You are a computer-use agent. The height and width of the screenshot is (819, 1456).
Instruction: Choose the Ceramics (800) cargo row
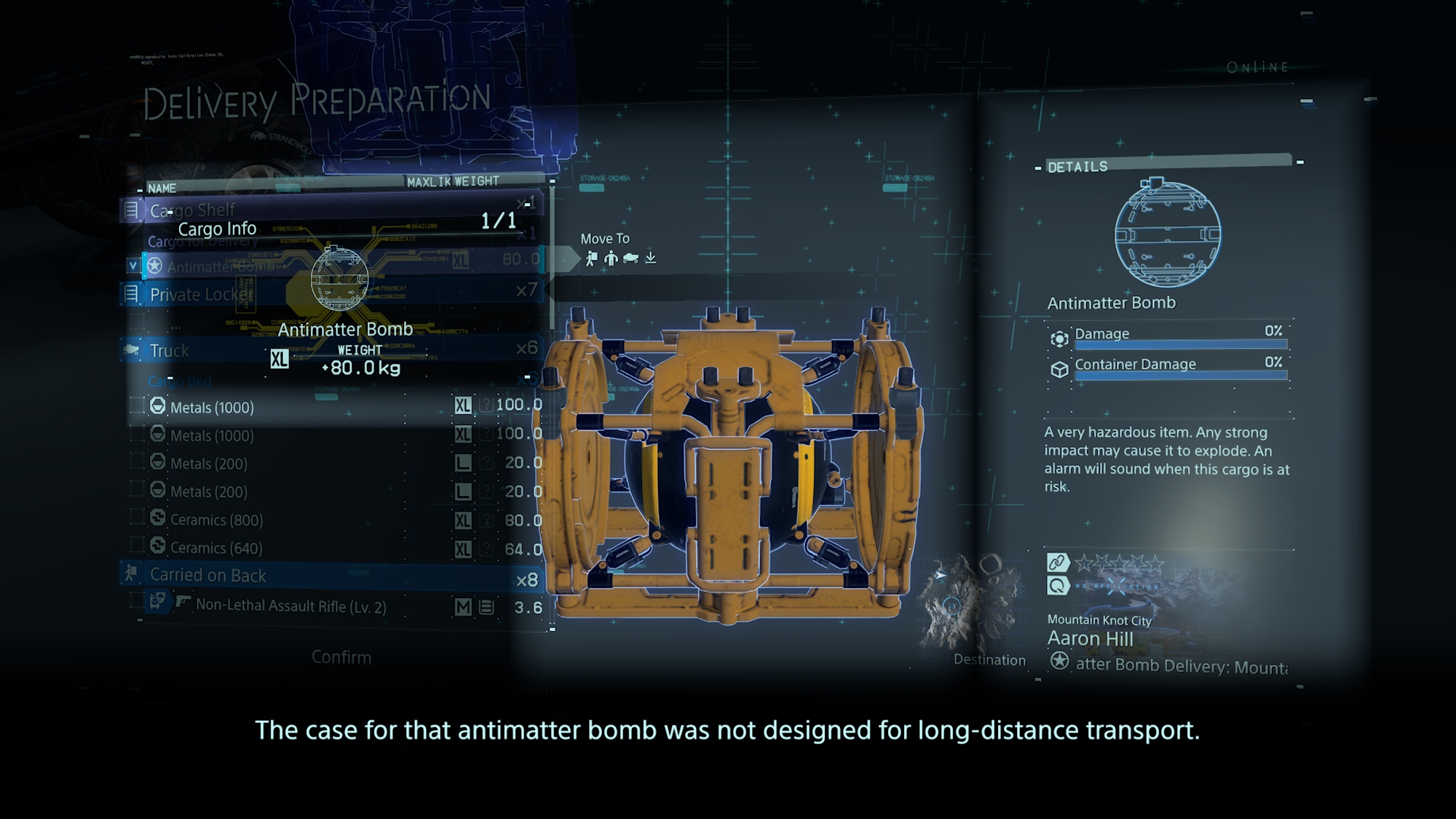coord(216,520)
